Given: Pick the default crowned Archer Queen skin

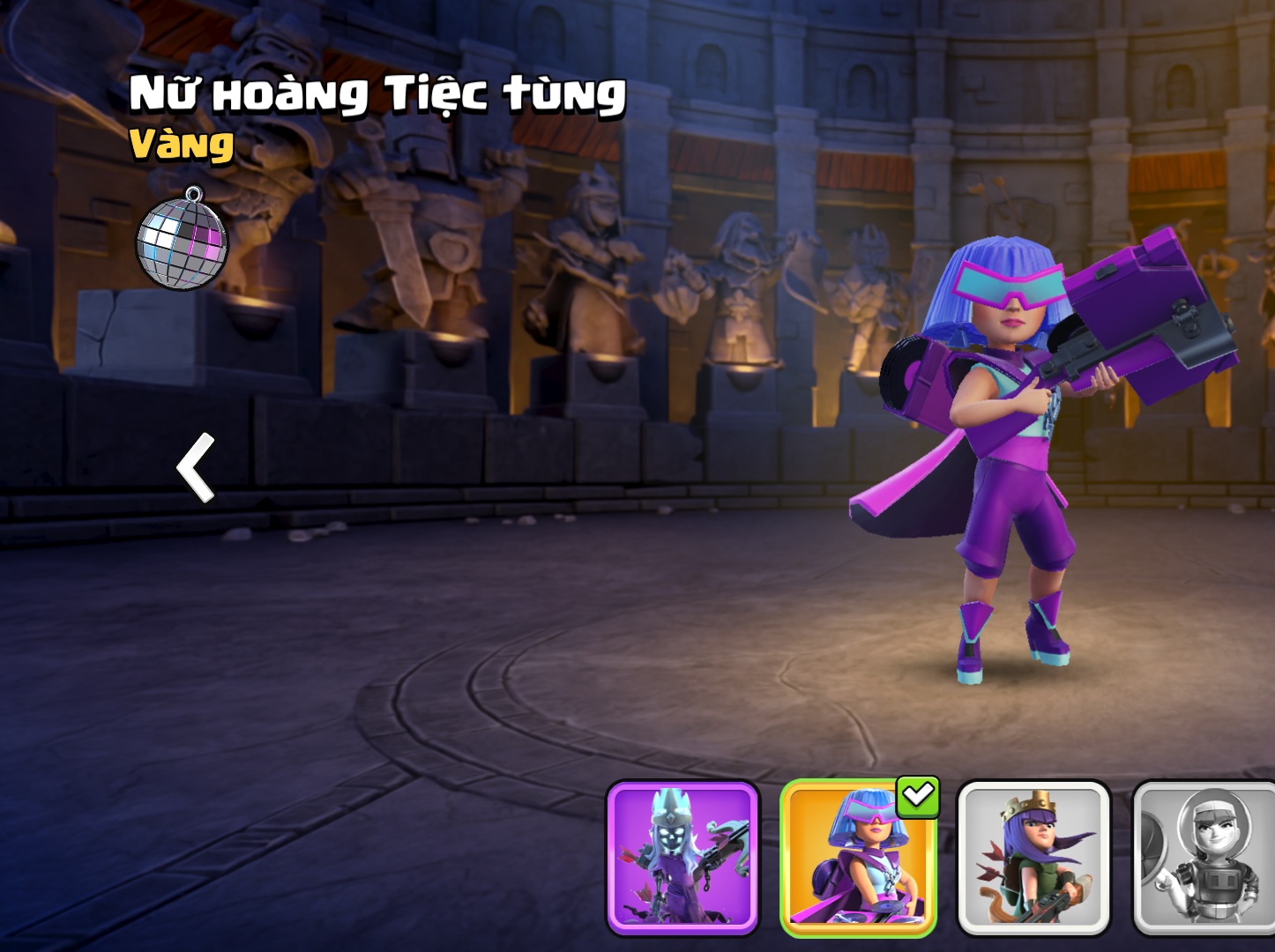Looking at the screenshot, I should point(1033,857).
